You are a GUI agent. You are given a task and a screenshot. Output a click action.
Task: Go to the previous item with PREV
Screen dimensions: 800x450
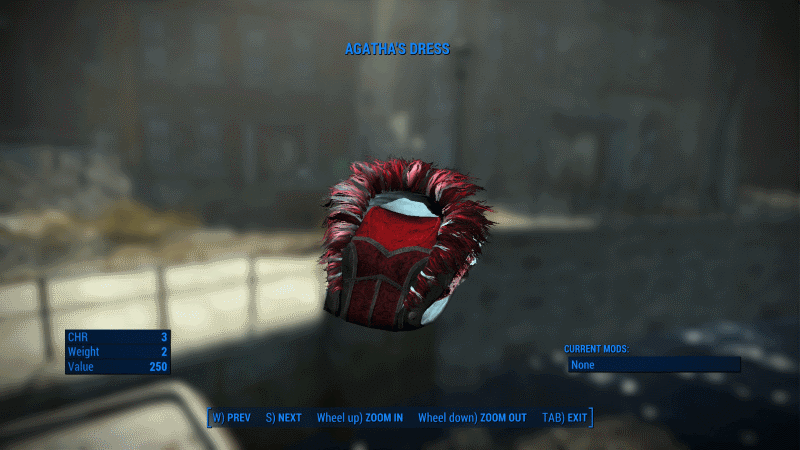[x=232, y=417]
